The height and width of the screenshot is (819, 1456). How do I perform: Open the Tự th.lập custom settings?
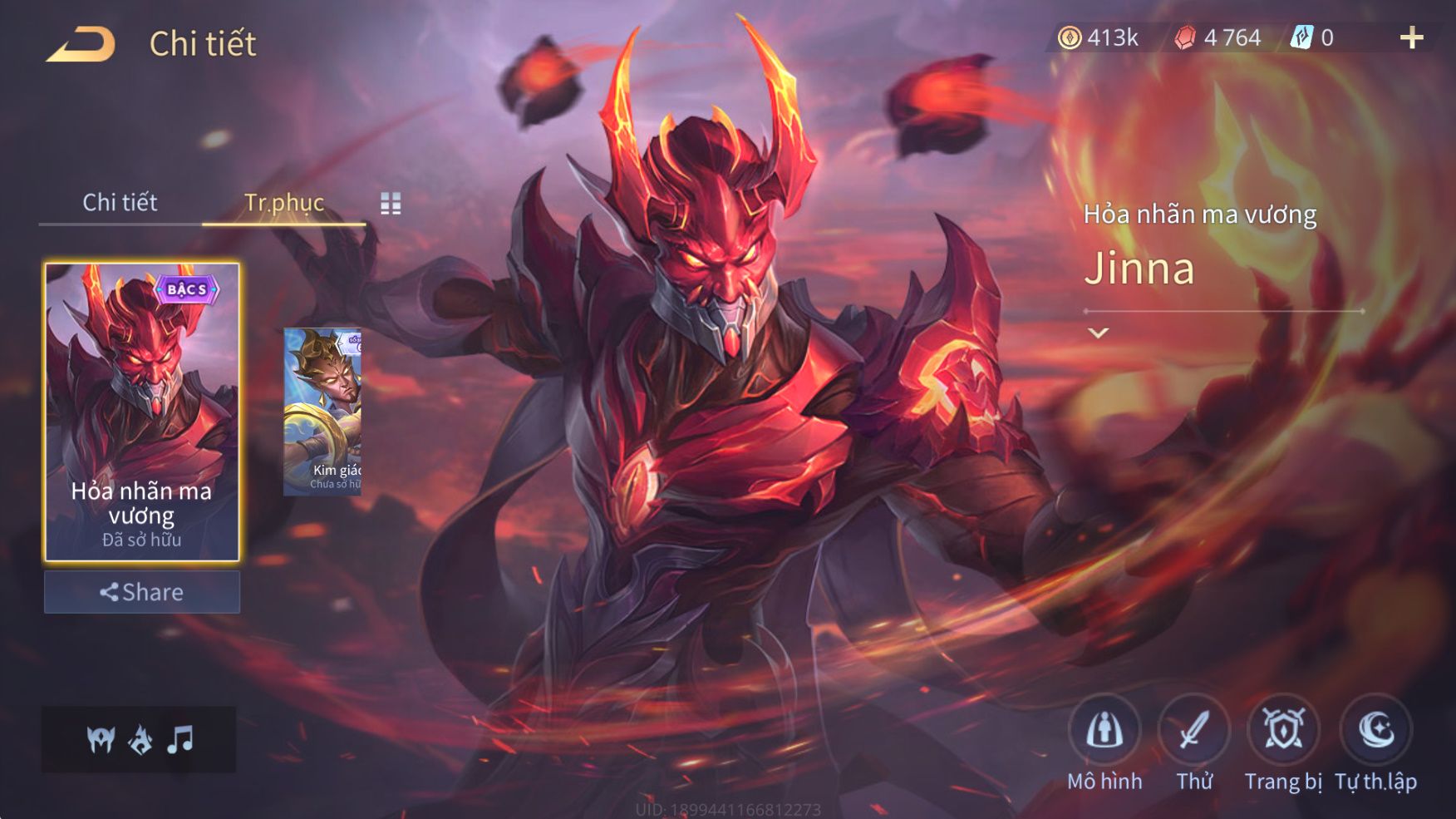[1375, 732]
